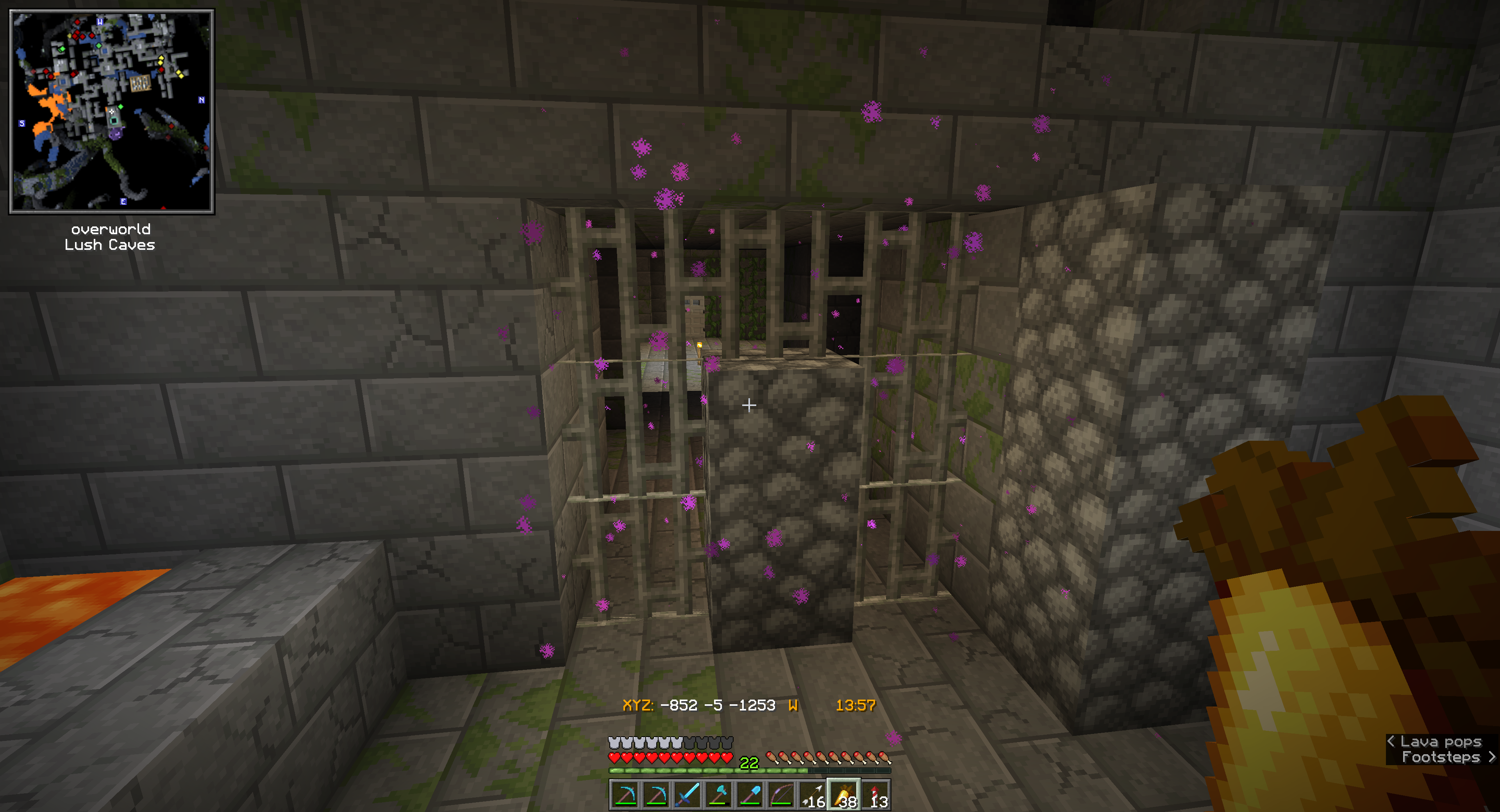Select the firework rocket stack

click(876, 795)
